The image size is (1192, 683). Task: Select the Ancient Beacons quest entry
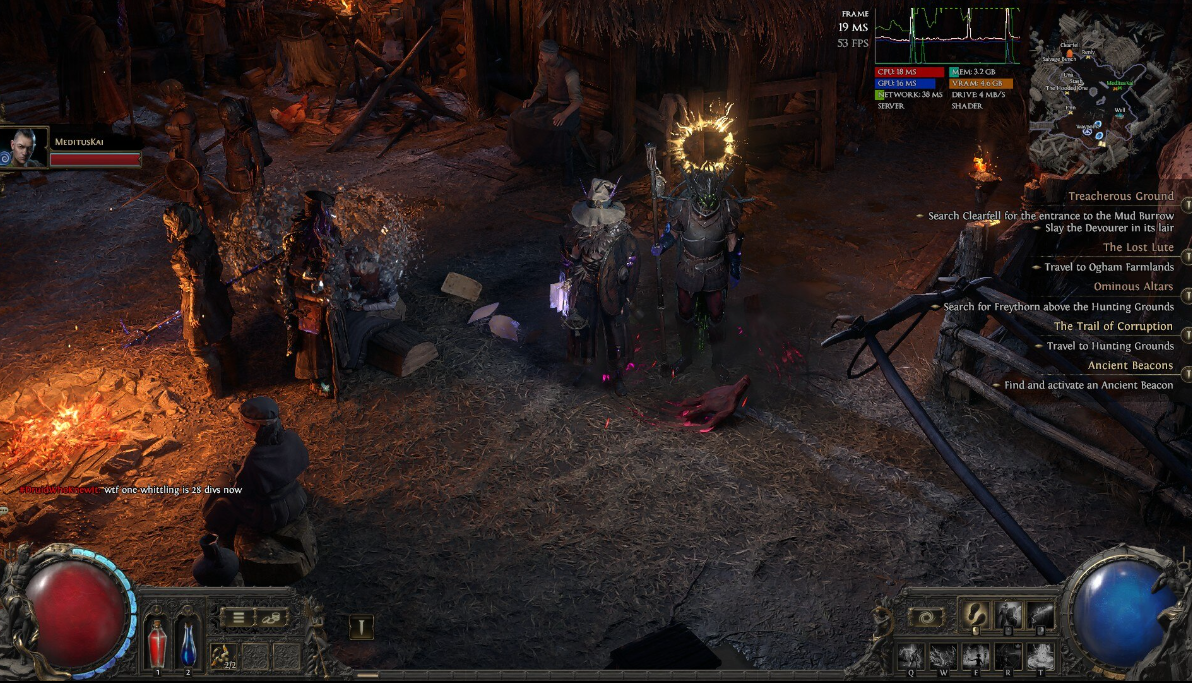tap(1130, 366)
